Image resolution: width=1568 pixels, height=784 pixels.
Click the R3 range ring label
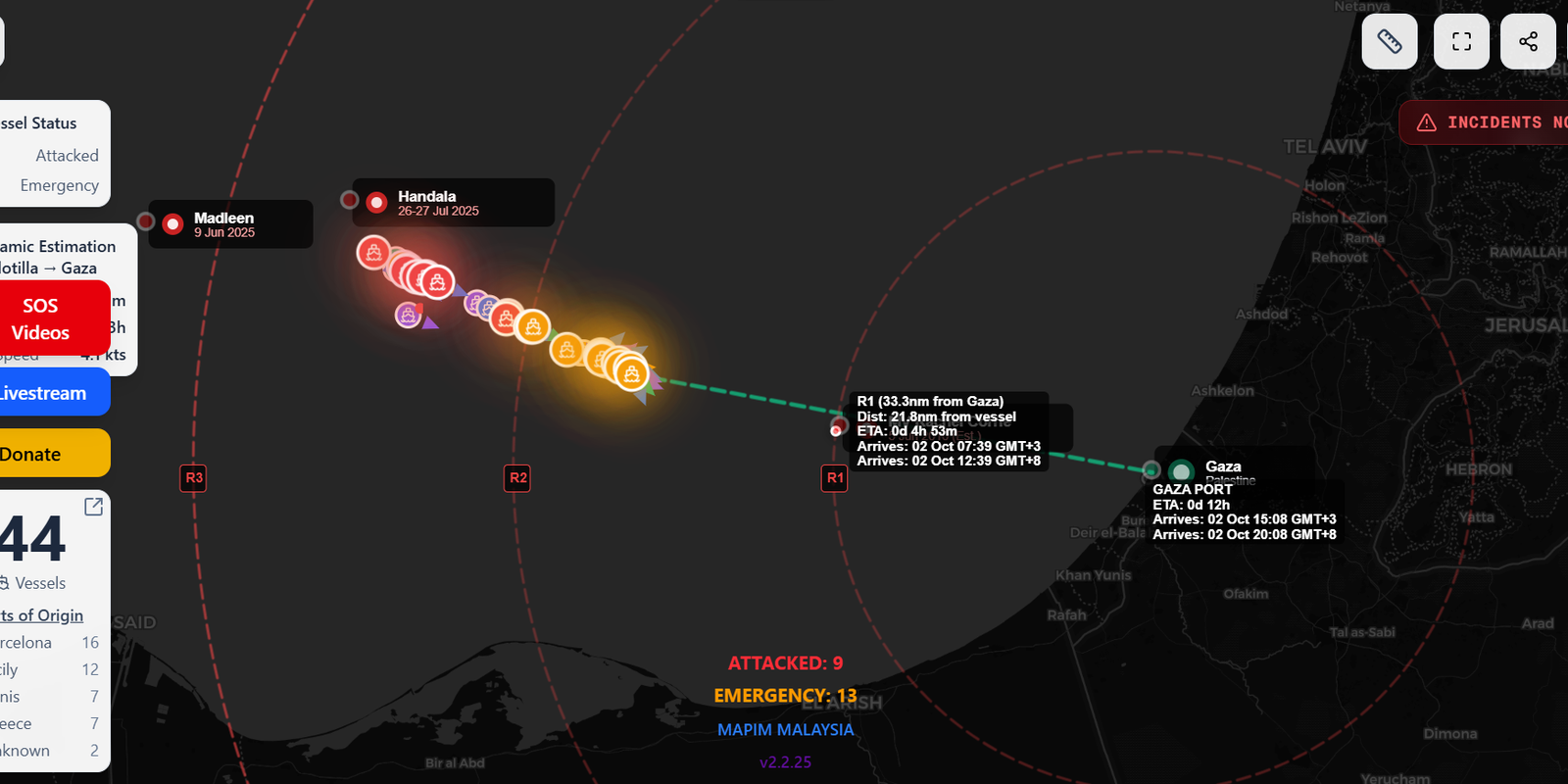coord(193,478)
